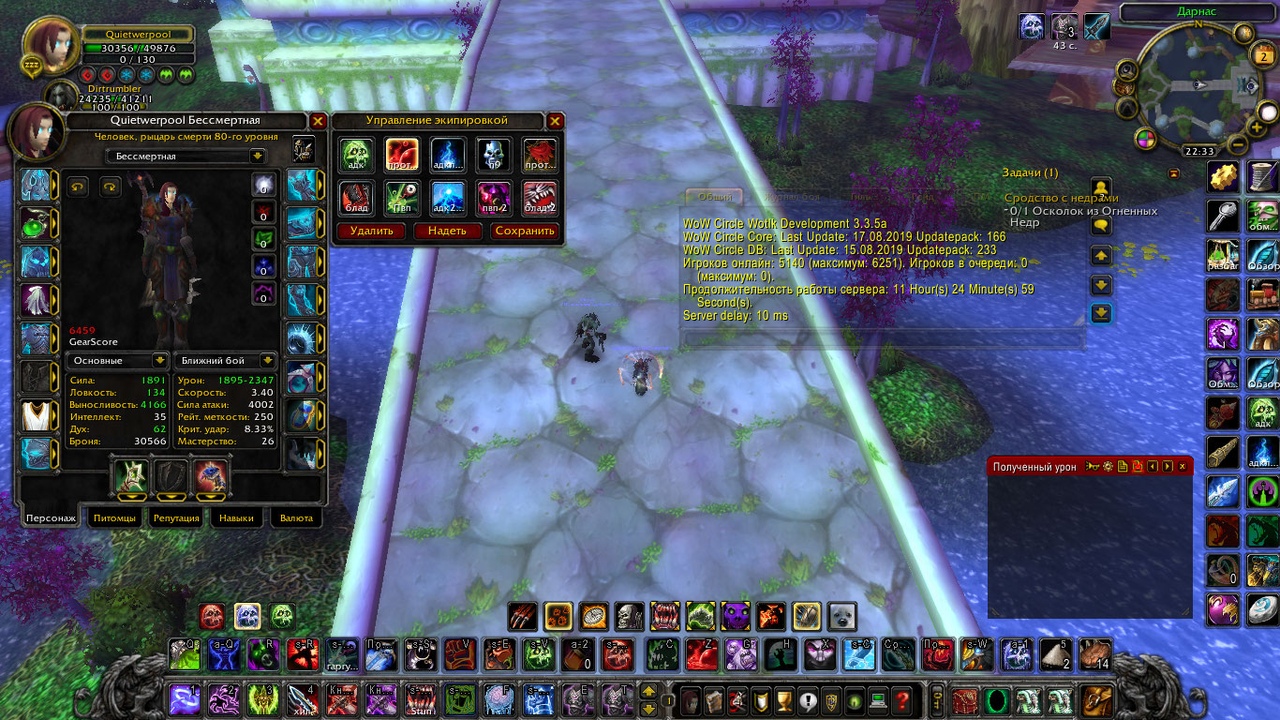
Task: Show the Навыки tab
Action: 236,518
